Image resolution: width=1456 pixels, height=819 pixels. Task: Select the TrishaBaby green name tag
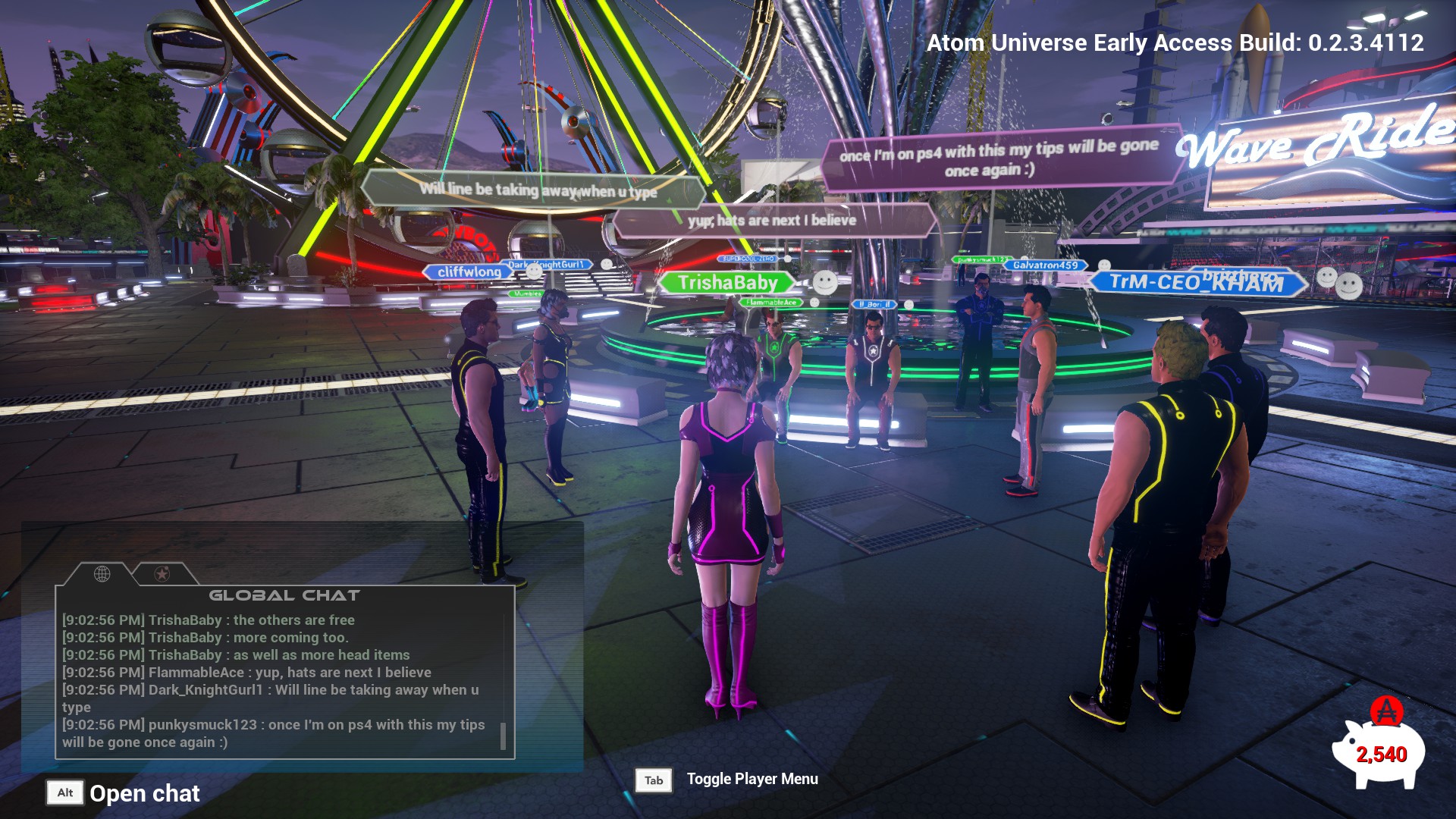[727, 284]
